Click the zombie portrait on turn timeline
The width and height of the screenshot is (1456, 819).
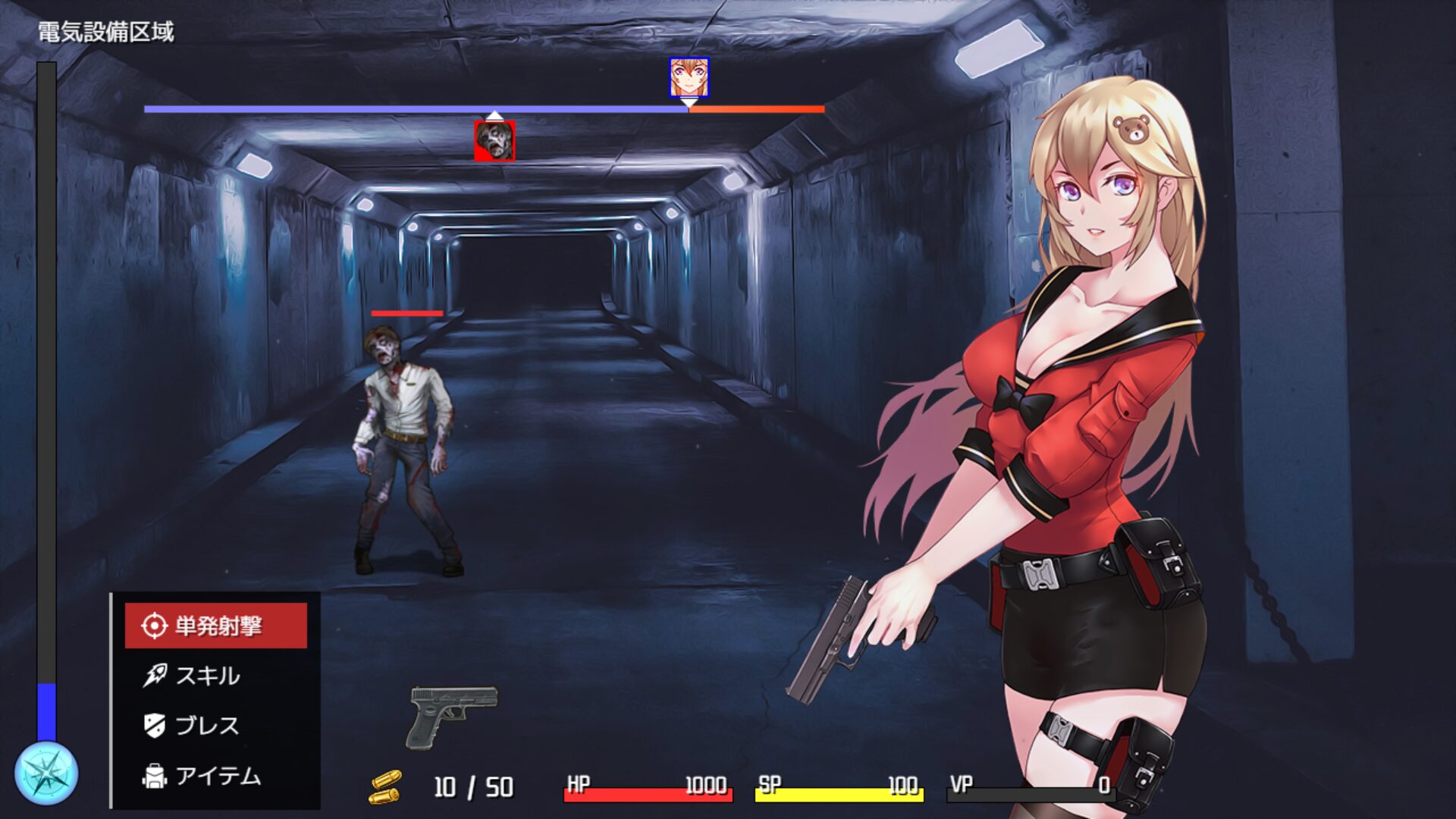(x=494, y=141)
